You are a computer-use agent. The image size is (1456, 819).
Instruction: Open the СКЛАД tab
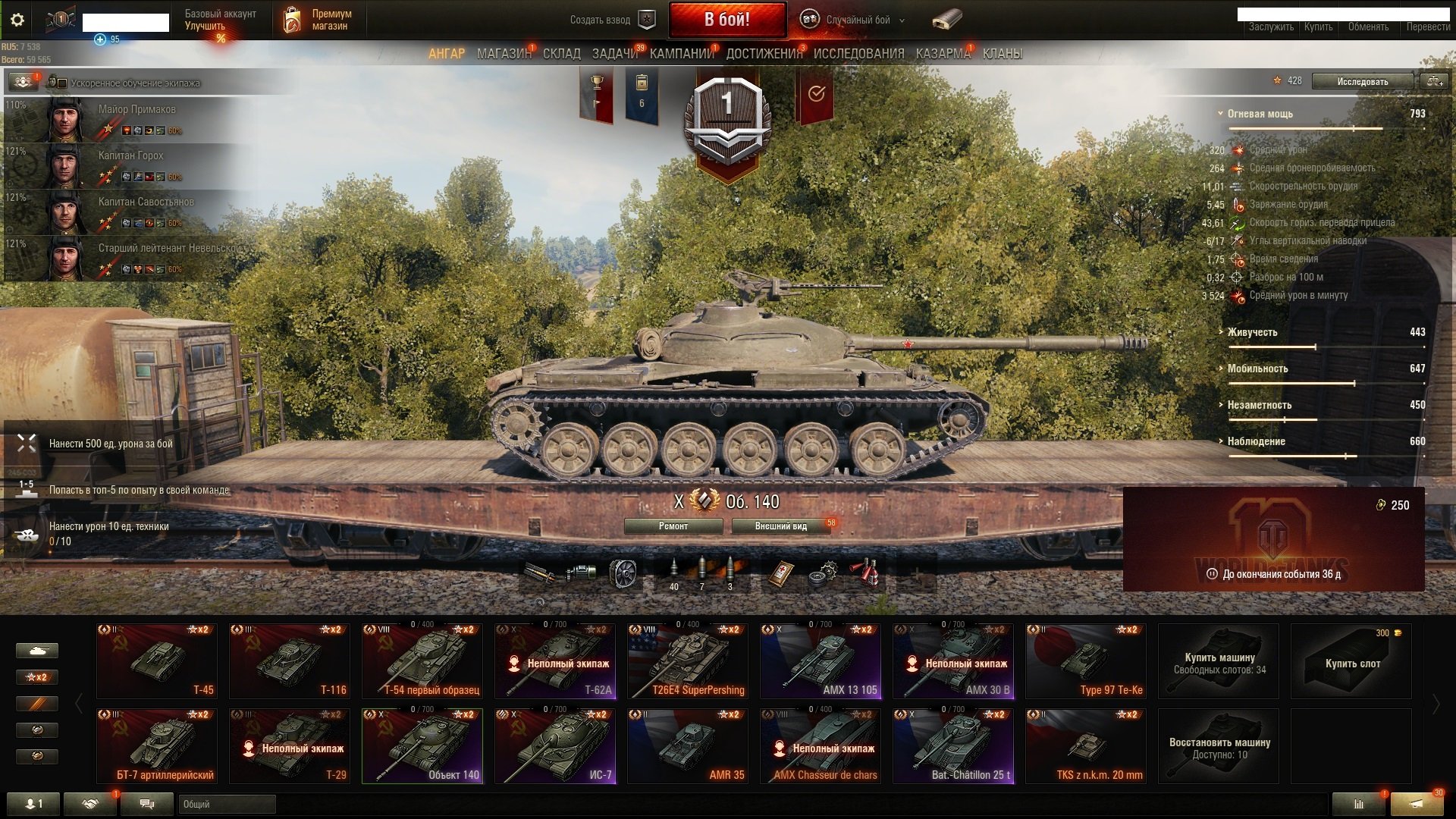(561, 54)
